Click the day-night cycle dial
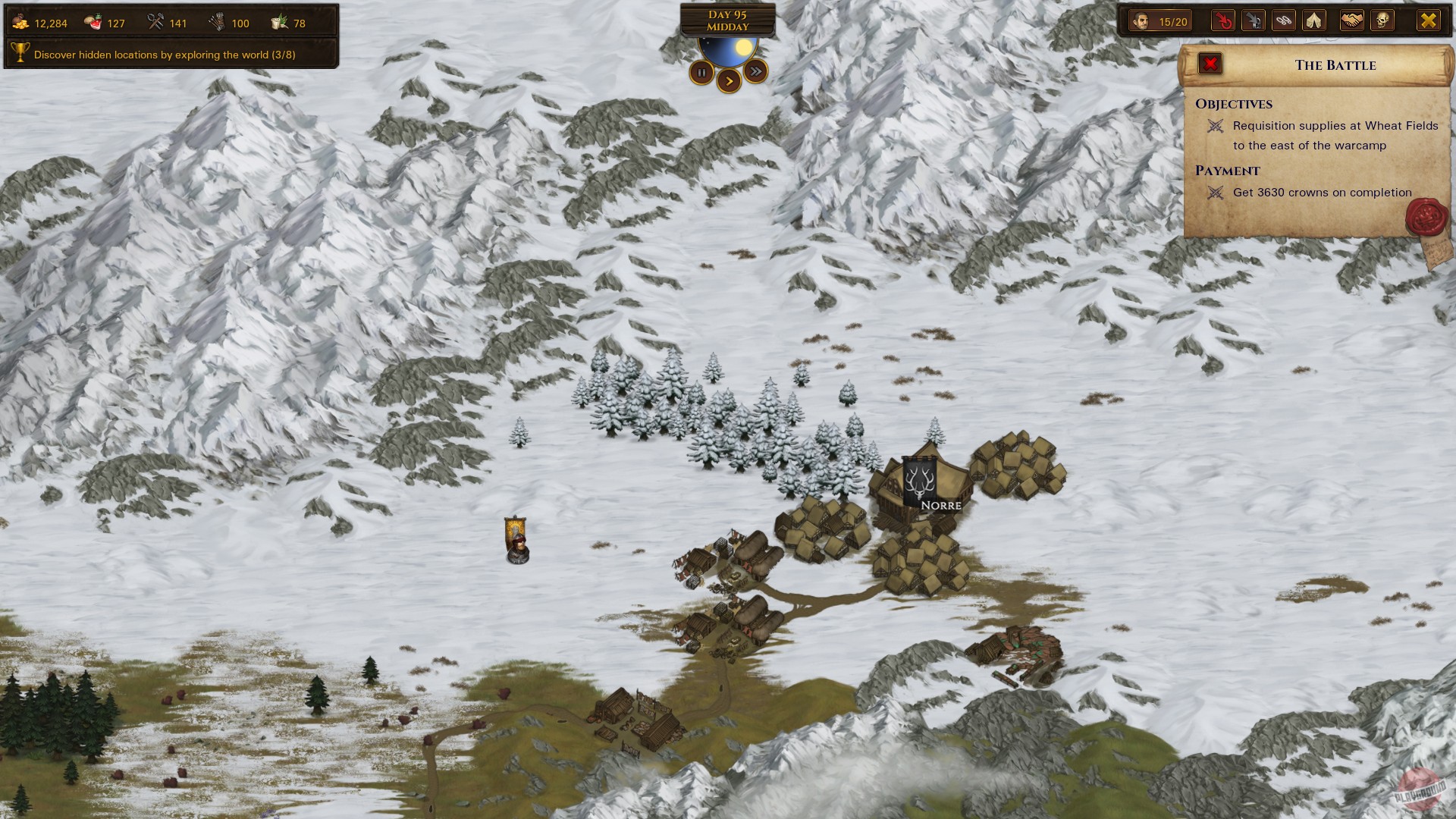This screenshot has height=819, width=1456. click(x=728, y=45)
